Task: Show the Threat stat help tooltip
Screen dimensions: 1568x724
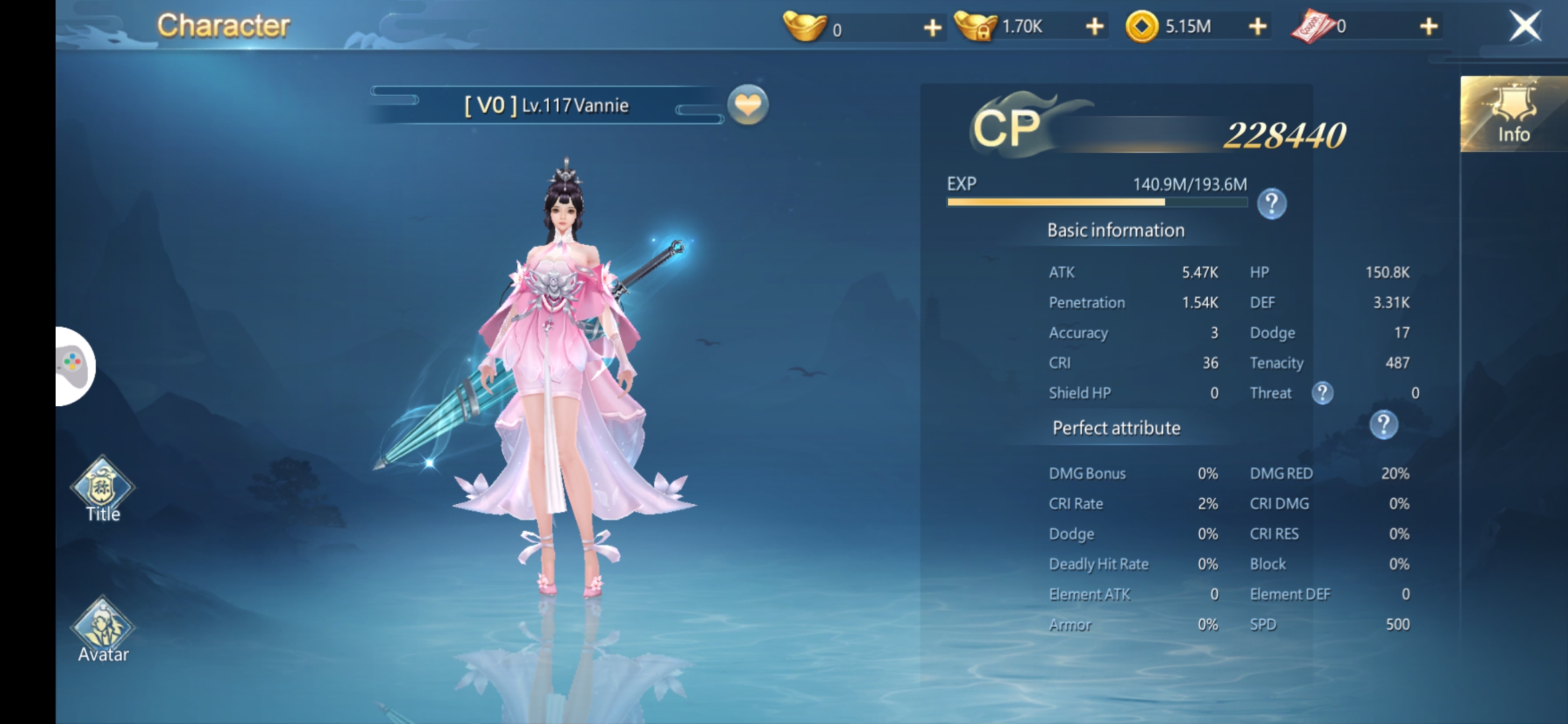Action: point(1322,393)
